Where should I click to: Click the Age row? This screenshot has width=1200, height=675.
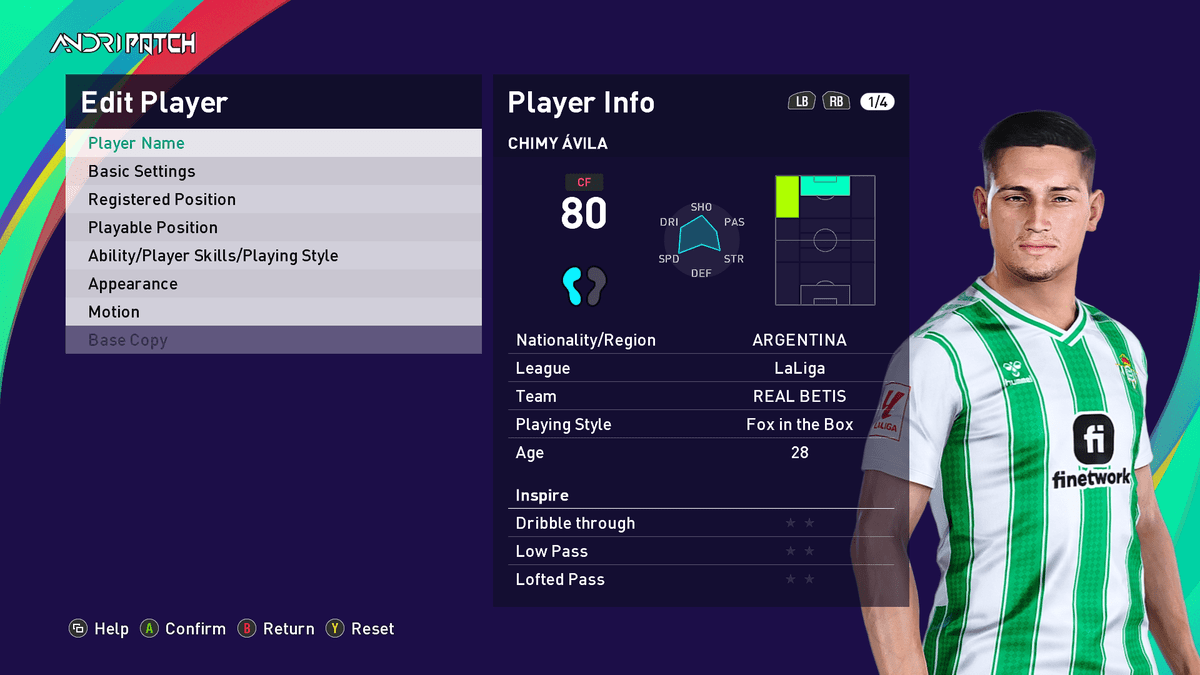pyautogui.click(x=700, y=452)
